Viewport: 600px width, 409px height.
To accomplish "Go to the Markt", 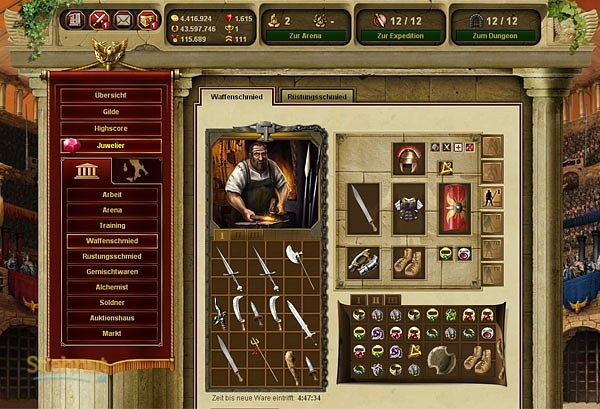I will point(112,332).
